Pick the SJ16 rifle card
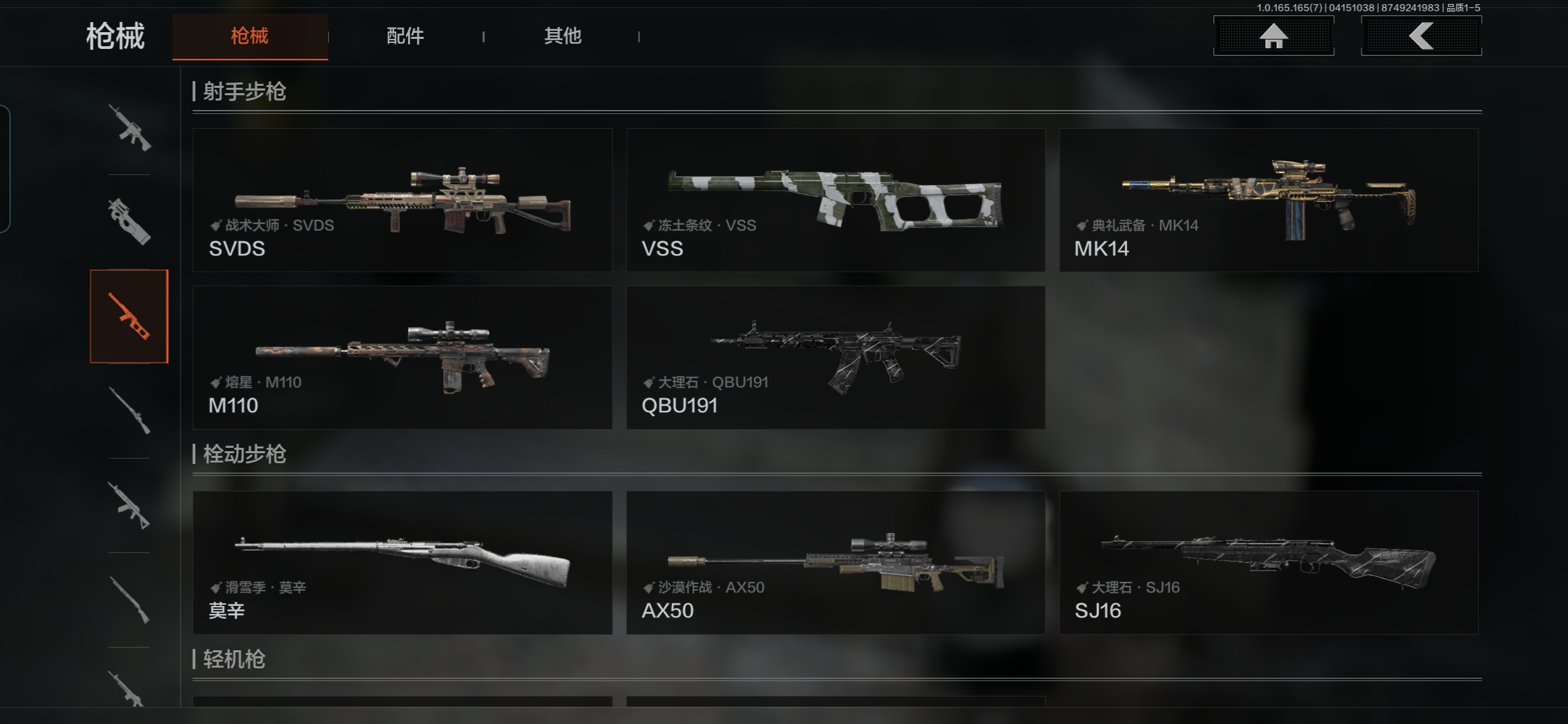The height and width of the screenshot is (724, 1568). [x=1268, y=562]
